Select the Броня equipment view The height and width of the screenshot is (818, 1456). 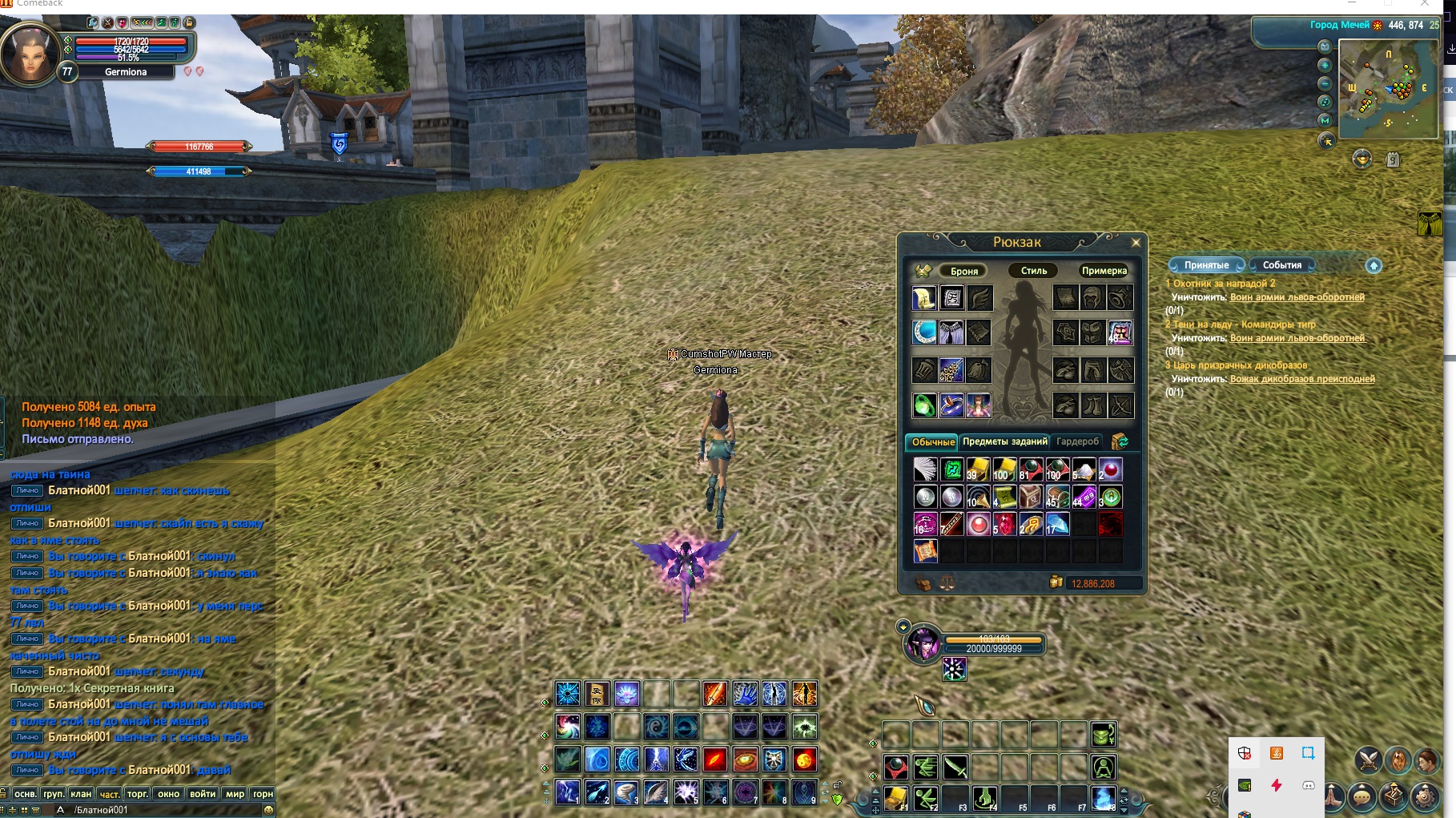[963, 271]
